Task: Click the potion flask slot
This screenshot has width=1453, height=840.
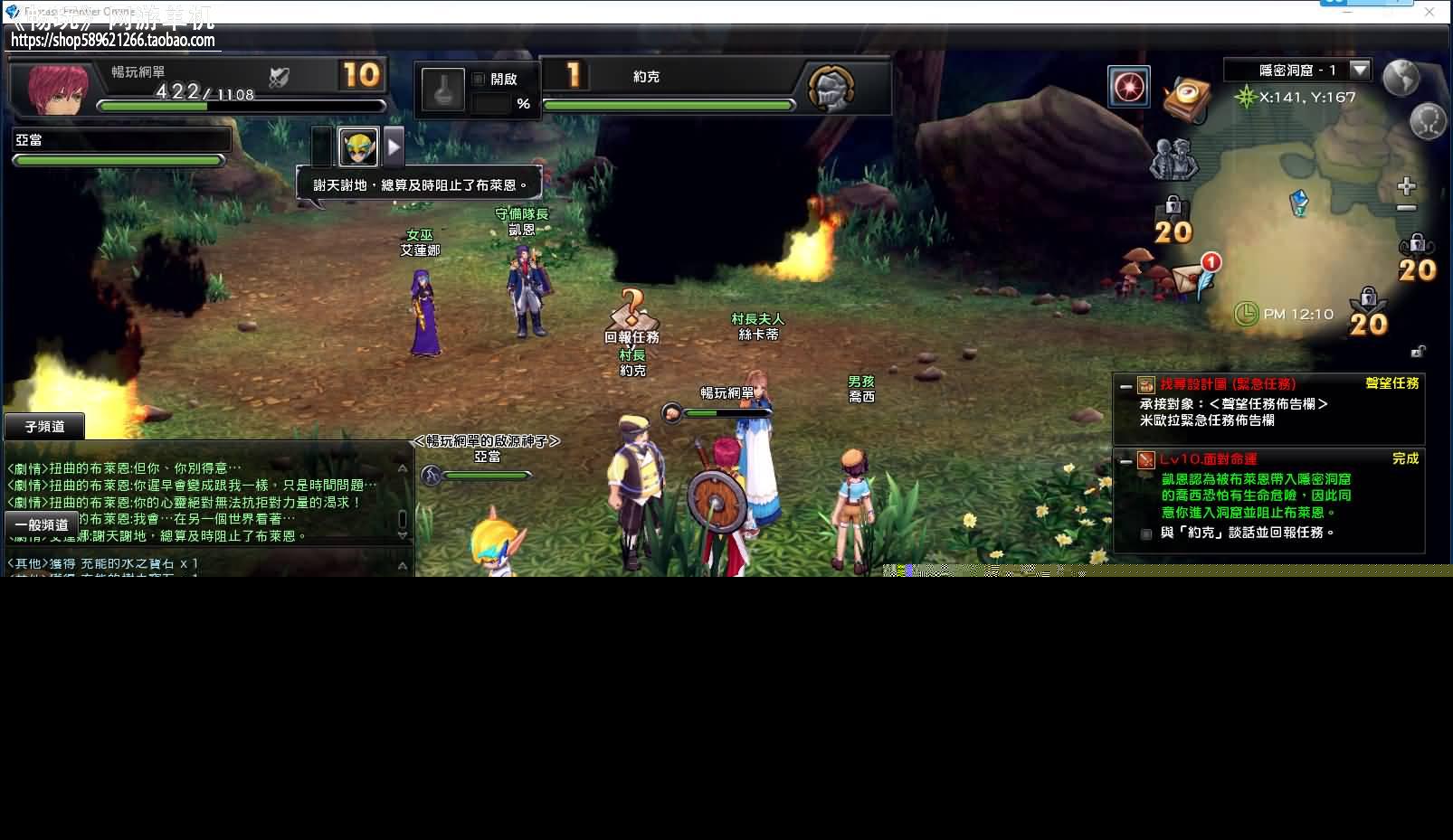Action: tap(443, 90)
